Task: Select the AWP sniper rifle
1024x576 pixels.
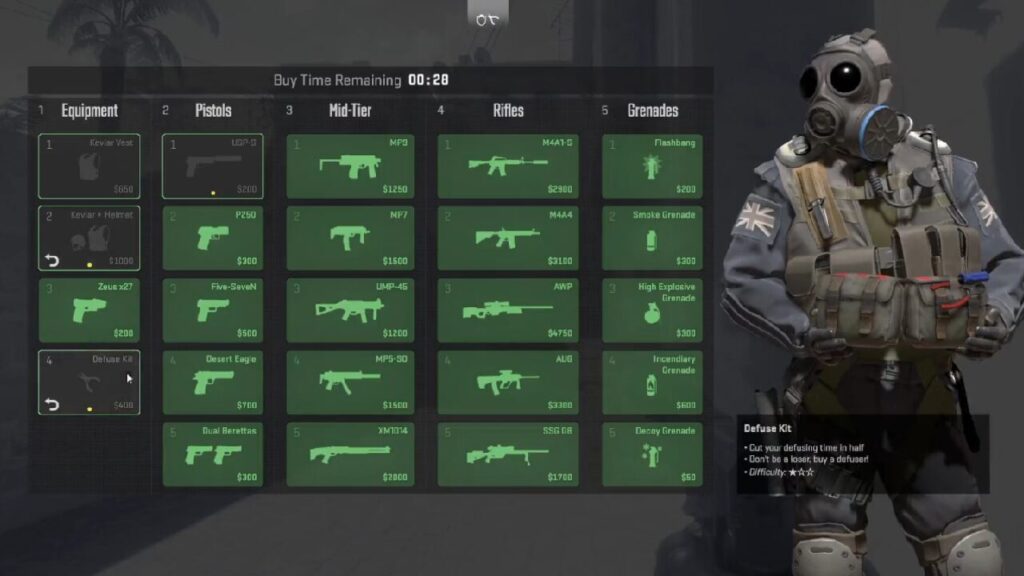Action: tap(509, 310)
